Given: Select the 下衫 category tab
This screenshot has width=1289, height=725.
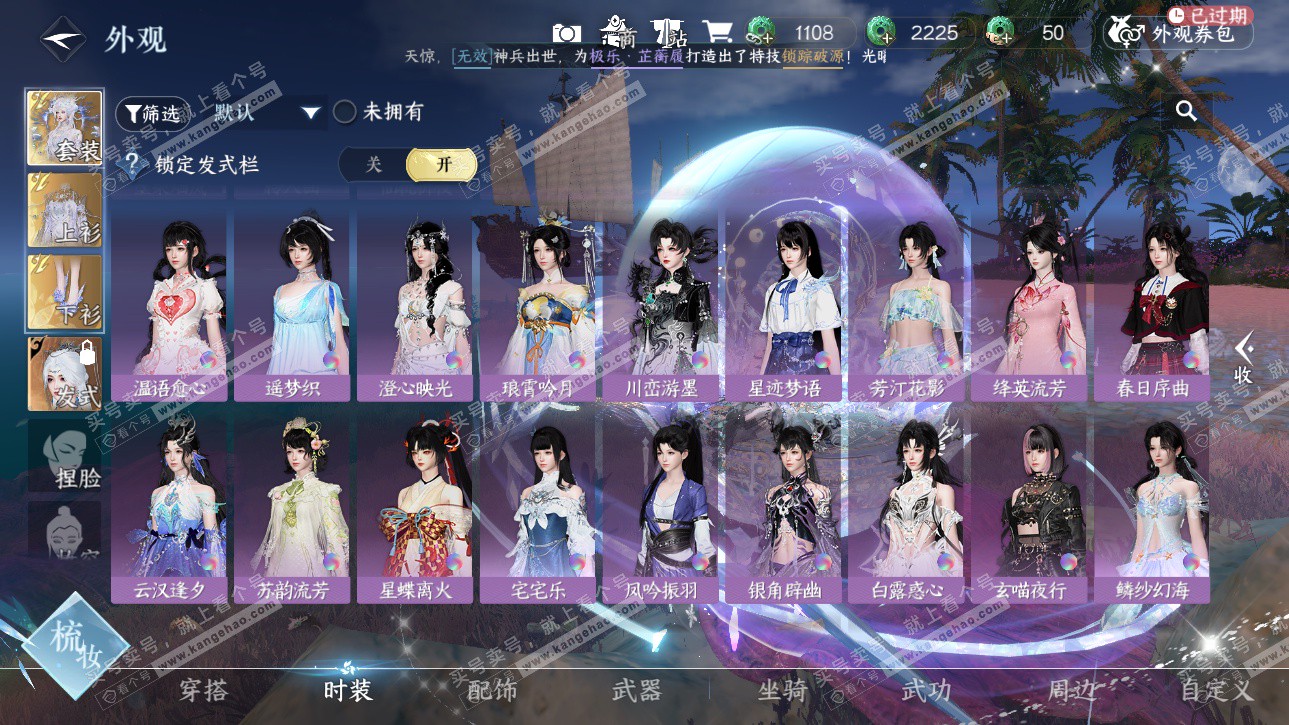Looking at the screenshot, I should point(64,291).
